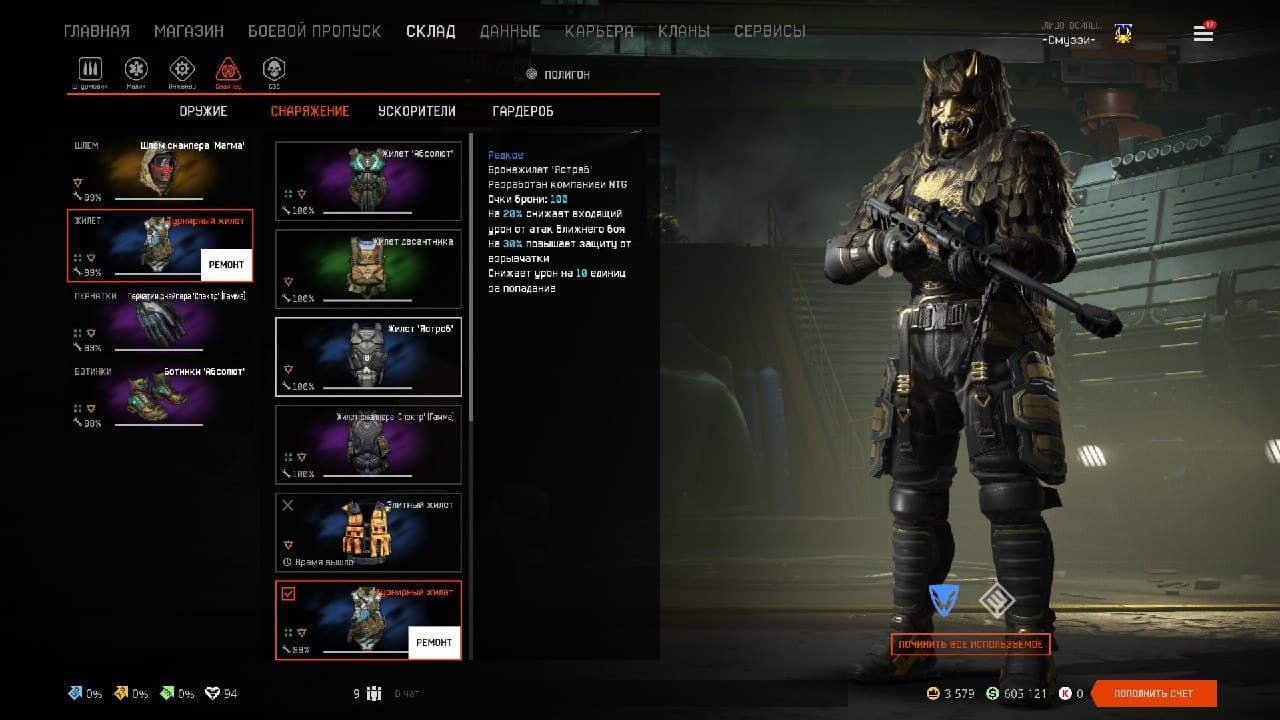Image resolution: width=1280 pixels, height=720 pixels.
Task: Select the Перчатки gloves slot
Action: tap(160, 320)
